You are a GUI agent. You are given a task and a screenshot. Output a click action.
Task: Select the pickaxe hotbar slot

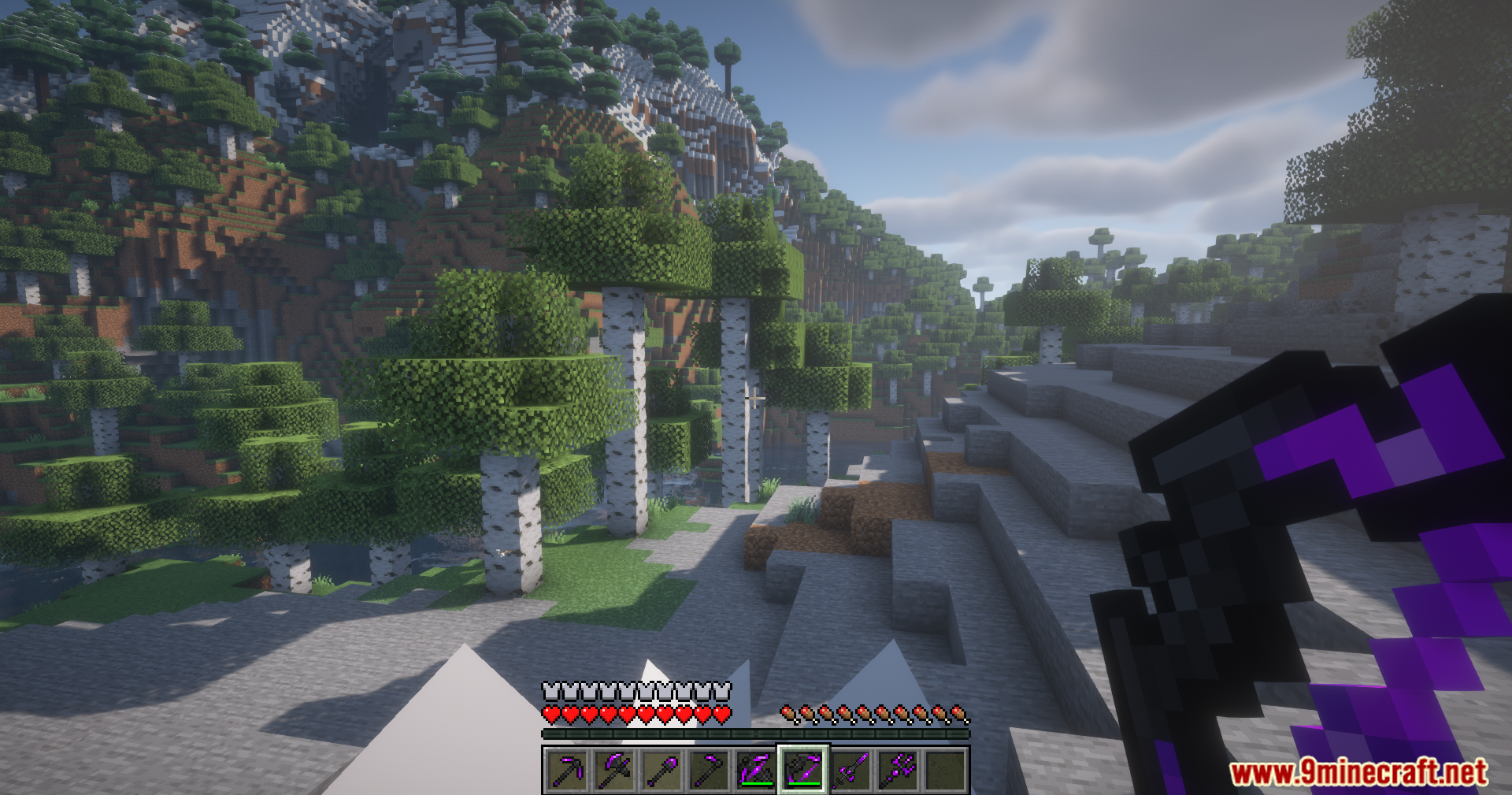[567, 770]
